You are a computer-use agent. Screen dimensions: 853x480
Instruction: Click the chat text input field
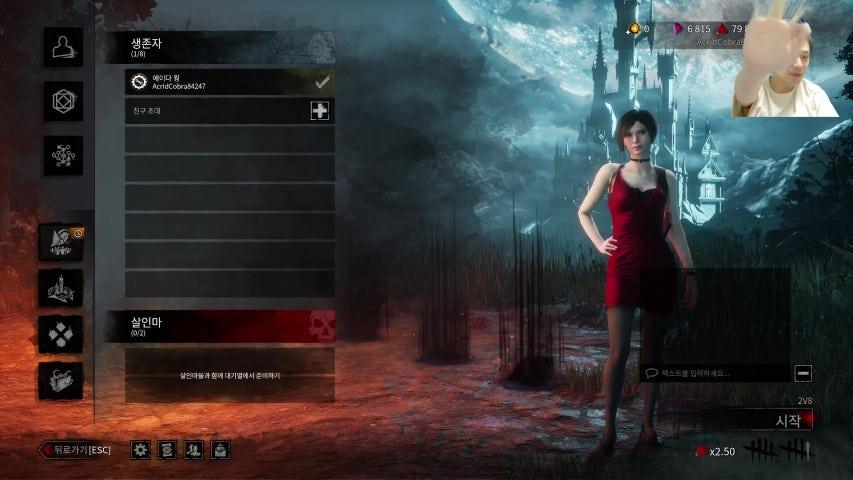tap(714, 373)
